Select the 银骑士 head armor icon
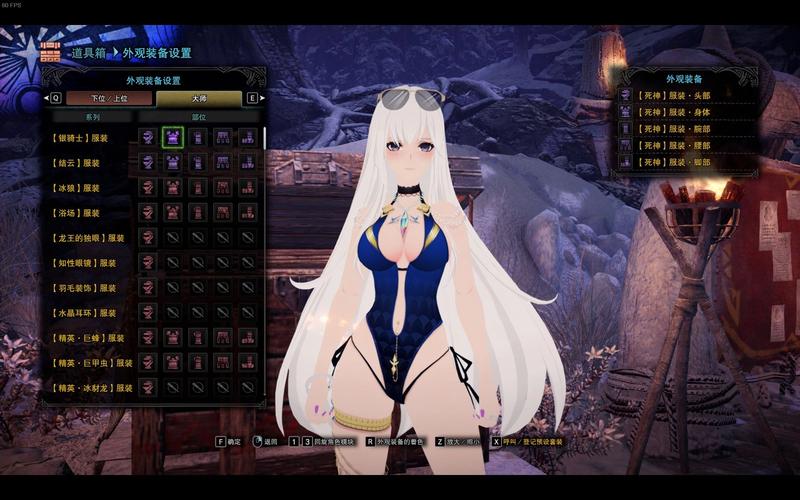 (x=148, y=137)
